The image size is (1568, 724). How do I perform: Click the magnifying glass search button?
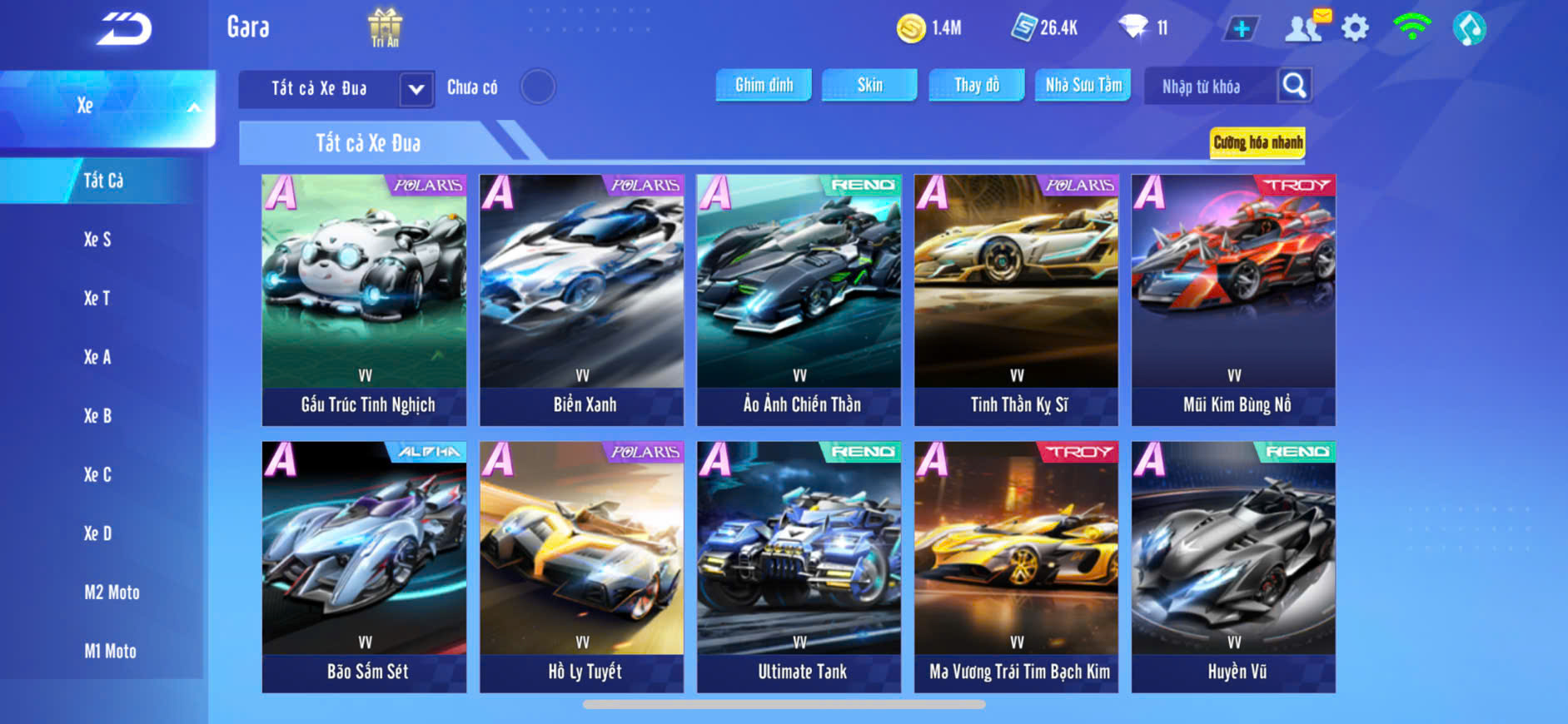coord(1294,85)
